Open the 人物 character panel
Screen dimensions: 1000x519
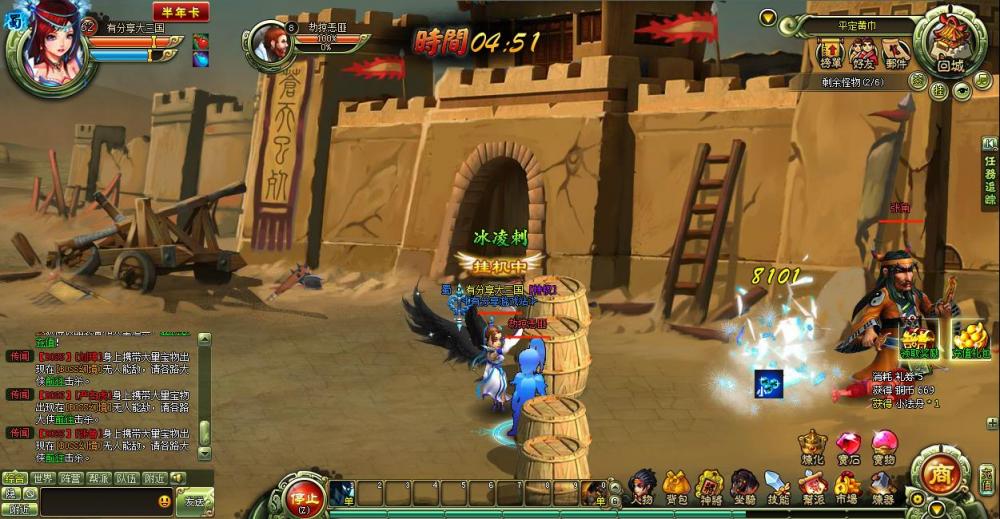coord(643,486)
